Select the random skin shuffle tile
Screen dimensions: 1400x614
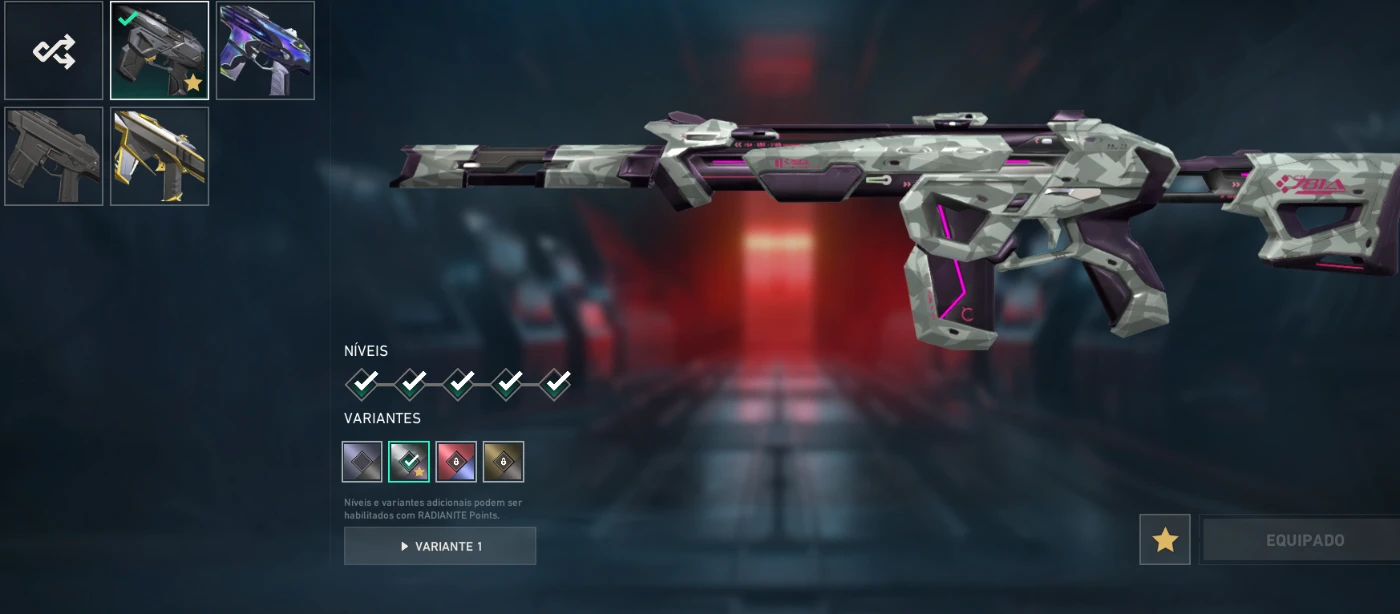tap(54, 51)
